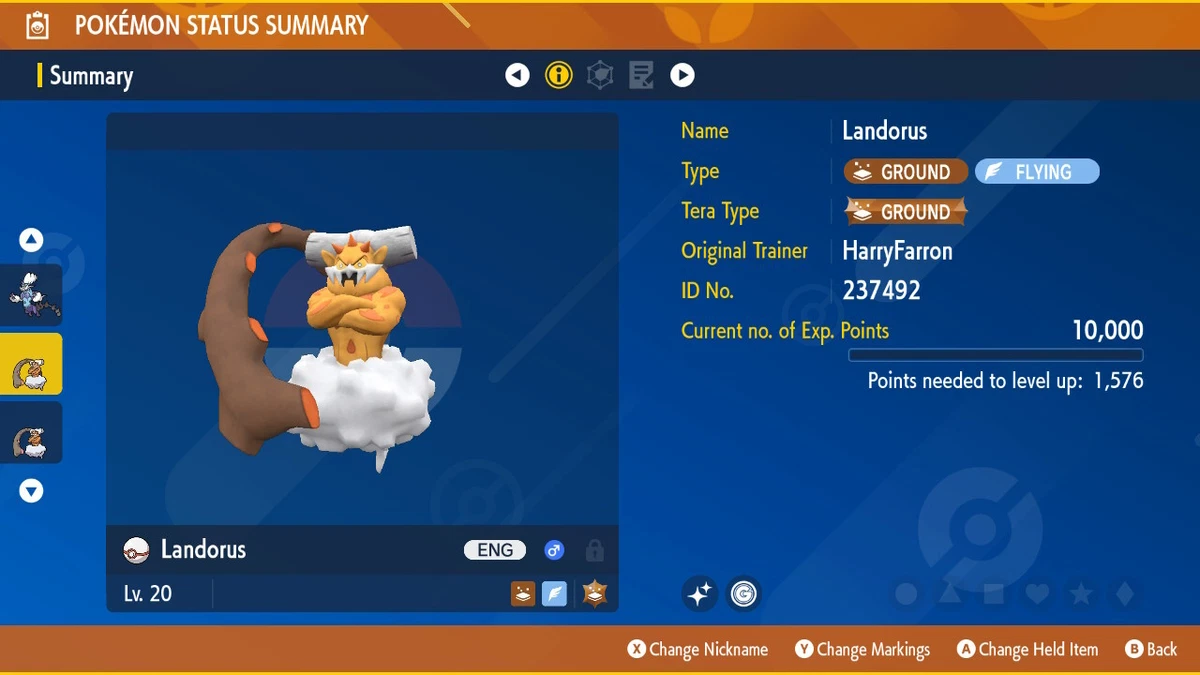Click the up arrow above the party list

pos(31,240)
